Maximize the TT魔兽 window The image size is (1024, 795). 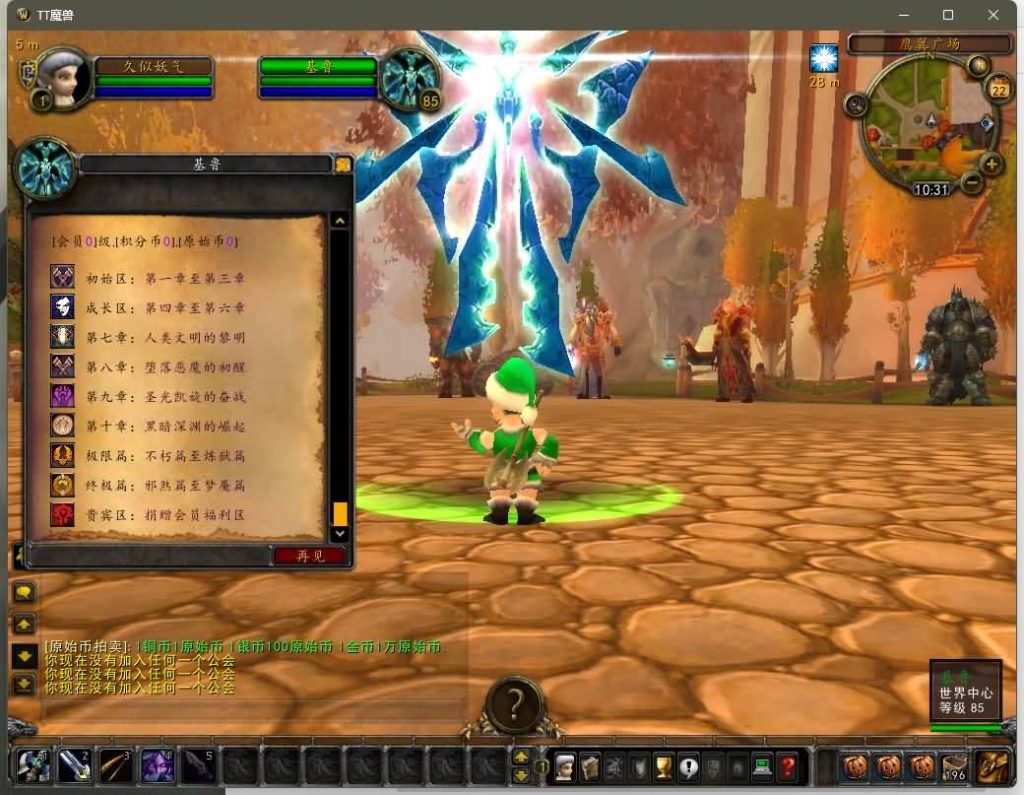click(948, 15)
